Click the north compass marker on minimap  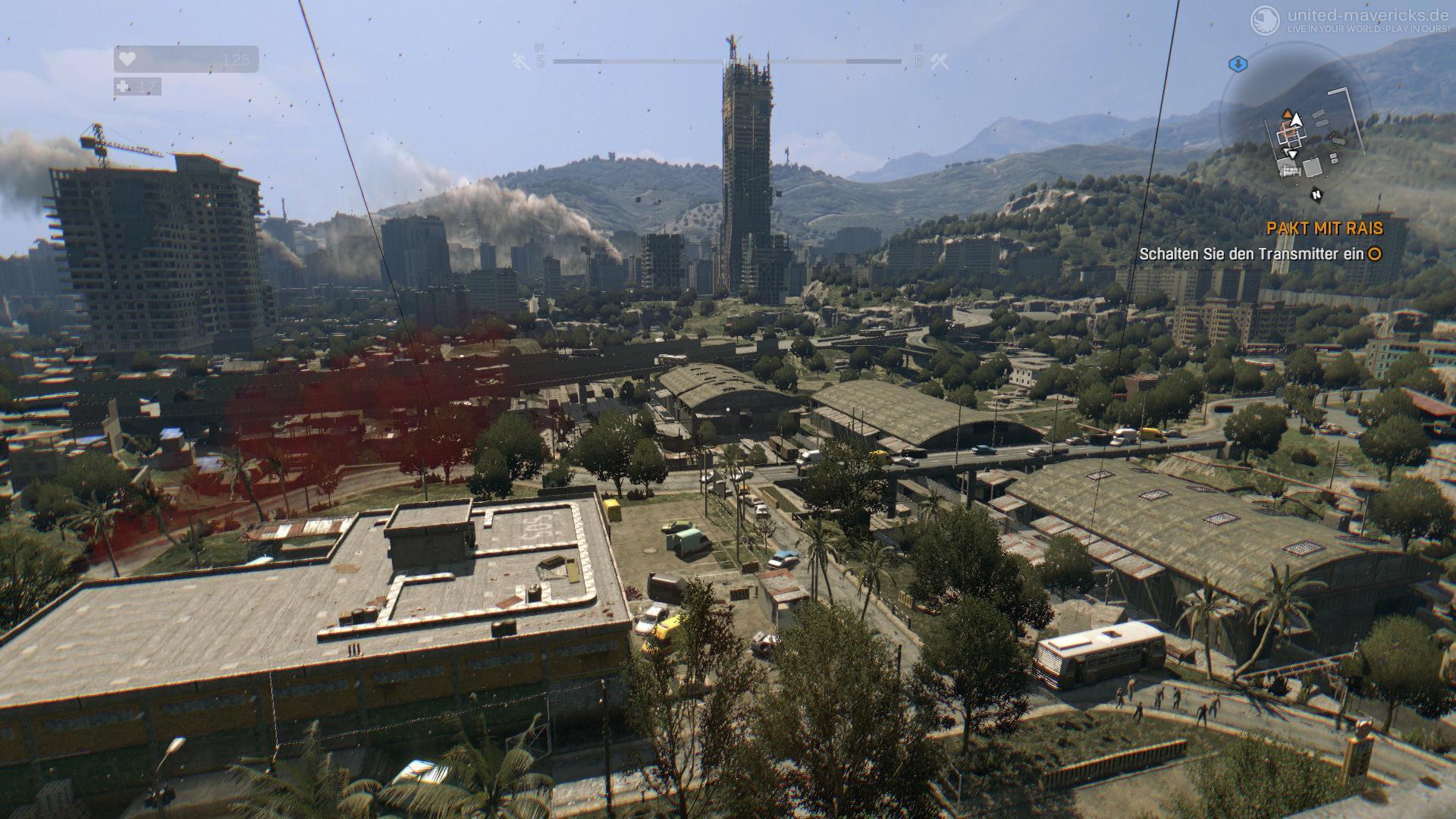tap(1317, 194)
